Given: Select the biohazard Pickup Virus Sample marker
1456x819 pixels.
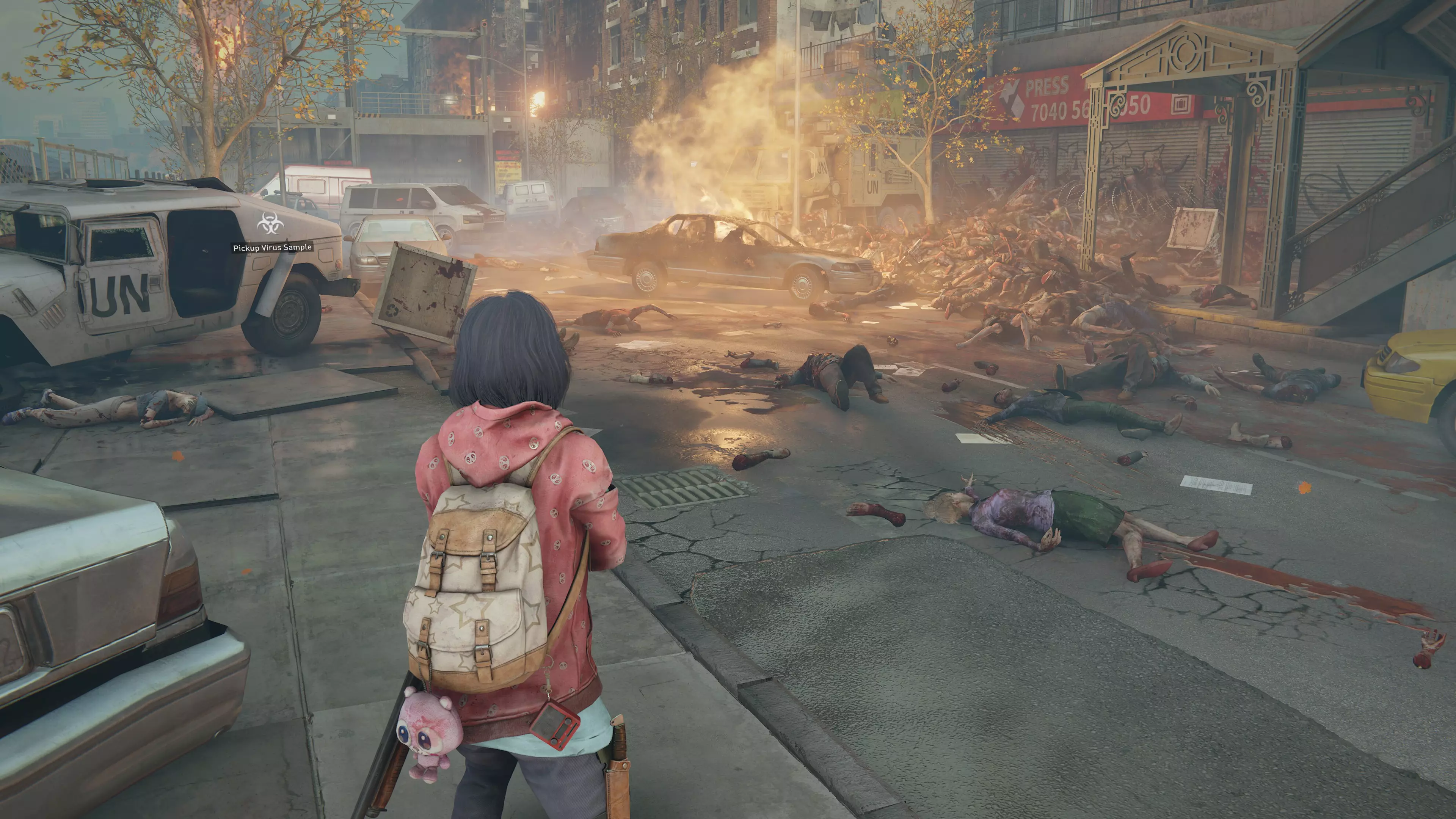Looking at the screenshot, I should point(271,224).
